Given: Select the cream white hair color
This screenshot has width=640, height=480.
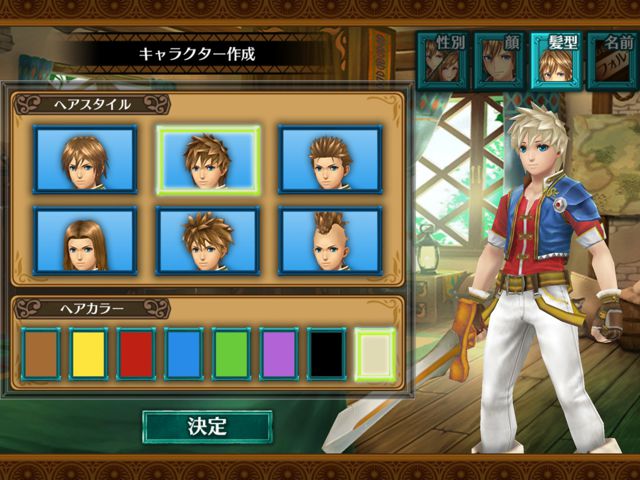Looking at the screenshot, I should (x=375, y=353).
